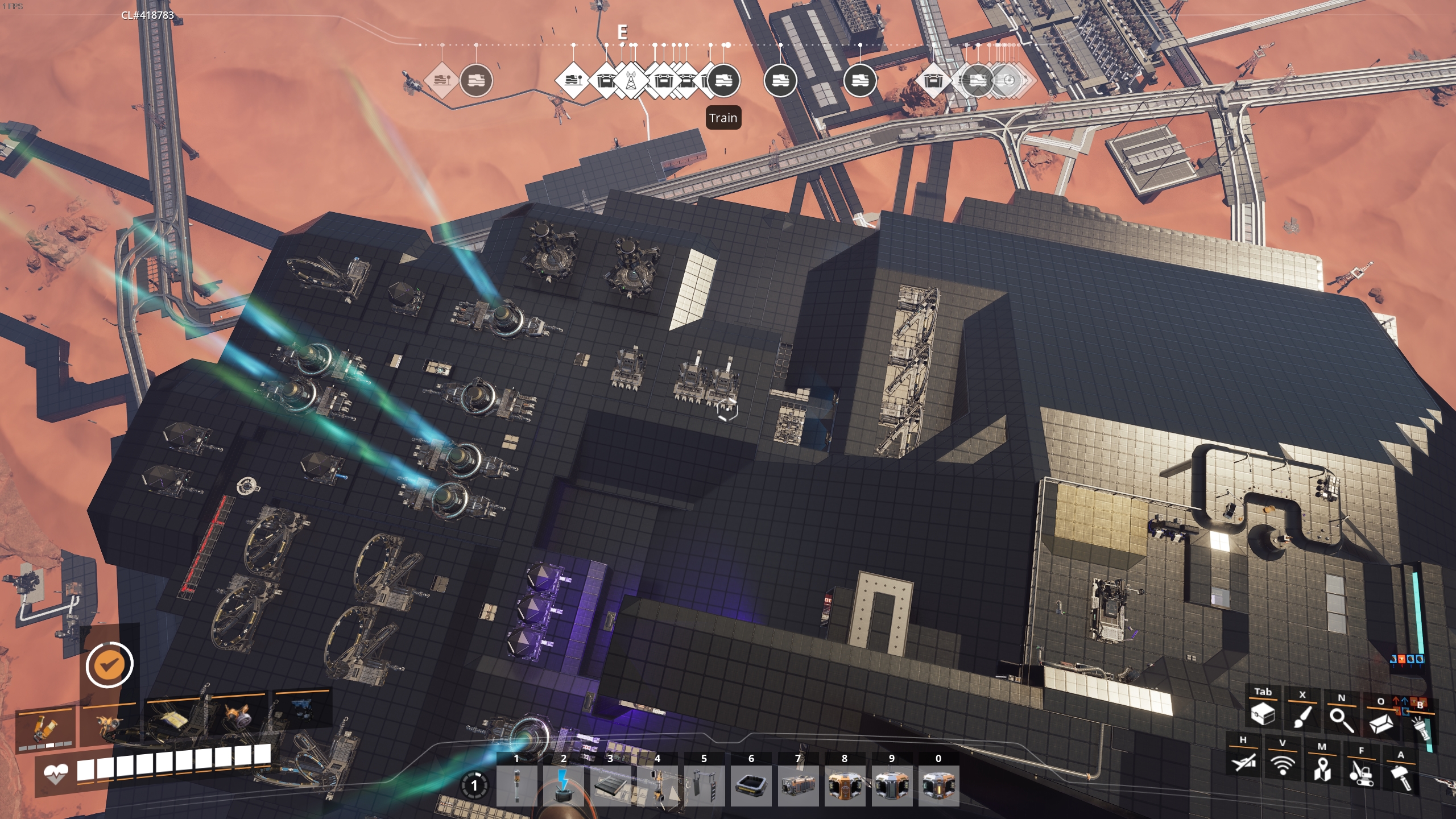This screenshot has width=1456, height=819.
Task: Open the codex envelope icon
Action: [1381, 723]
